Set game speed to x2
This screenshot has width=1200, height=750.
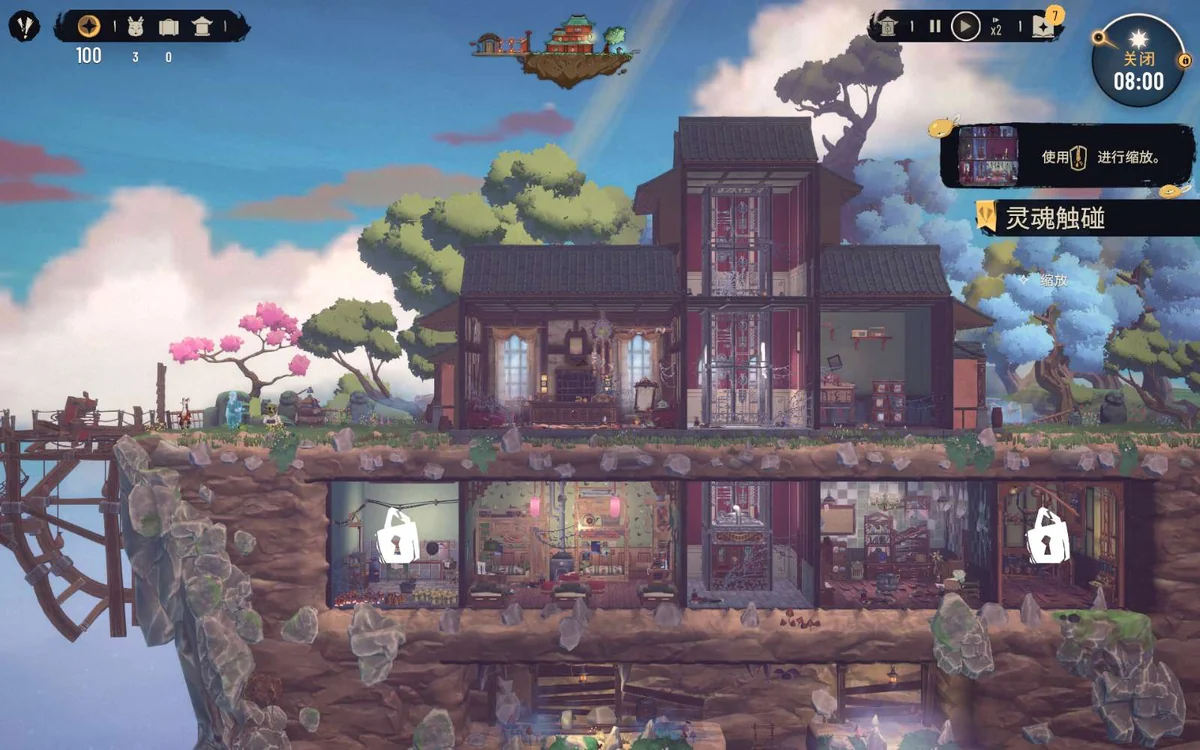tap(996, 29)
